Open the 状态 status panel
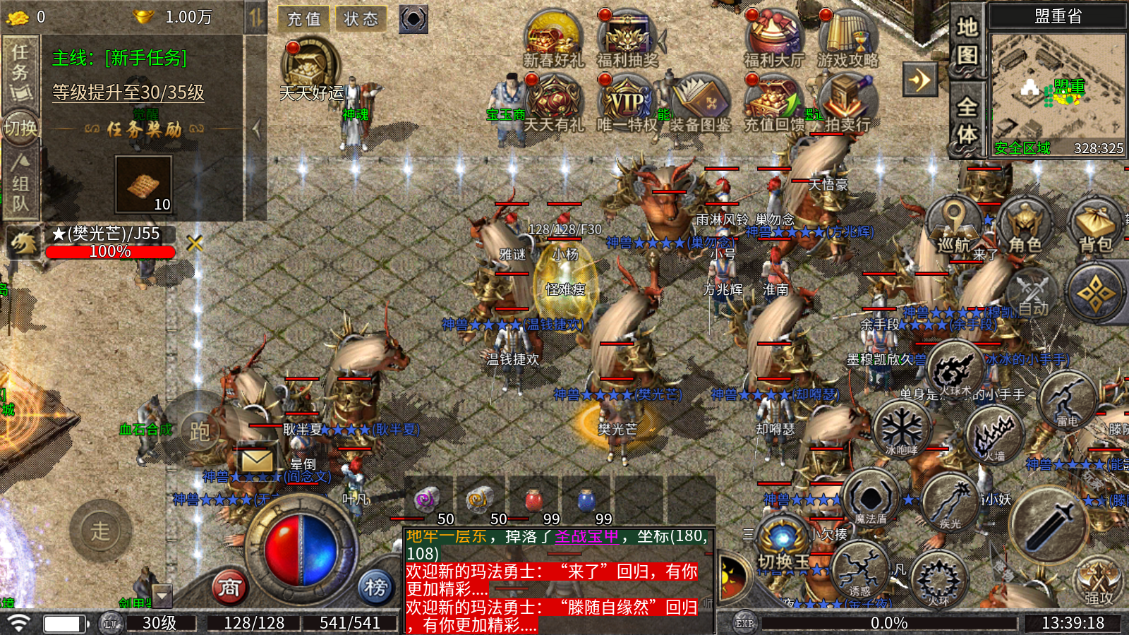This screenshot has height=635, width=1129. pyautogui.click(x=361, y=18)
